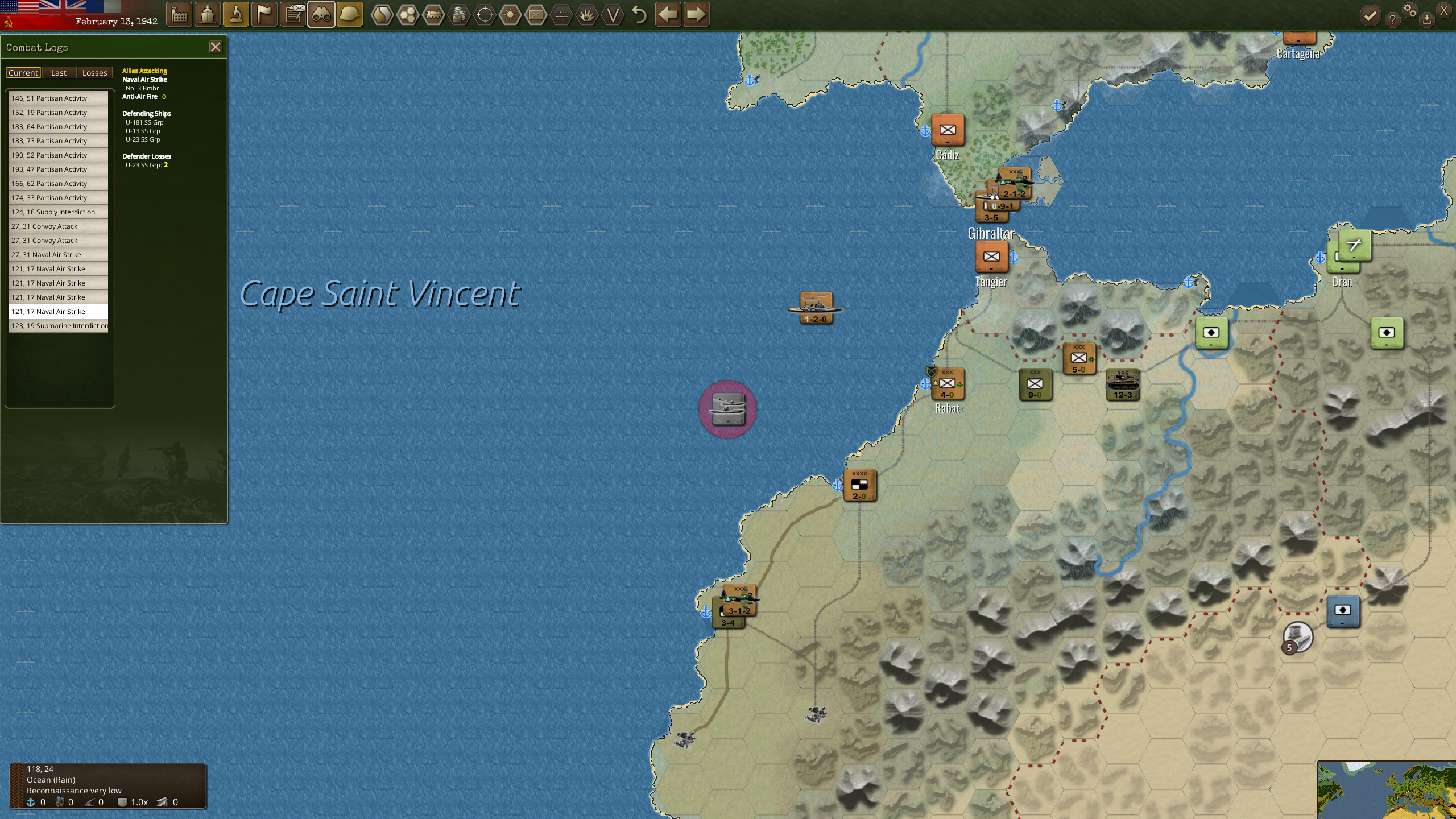The width and height of the screenshot is (1456, 819).
Task: Toggle the weather sun overlay
Action: (510, 15)
